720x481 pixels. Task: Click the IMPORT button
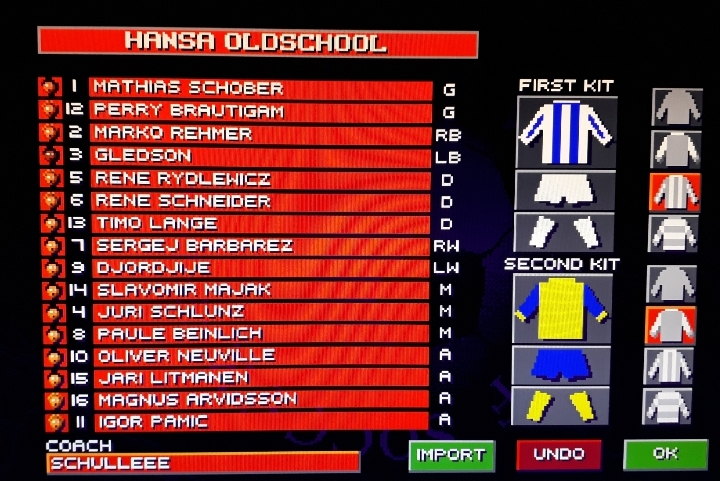click(451, 454)
